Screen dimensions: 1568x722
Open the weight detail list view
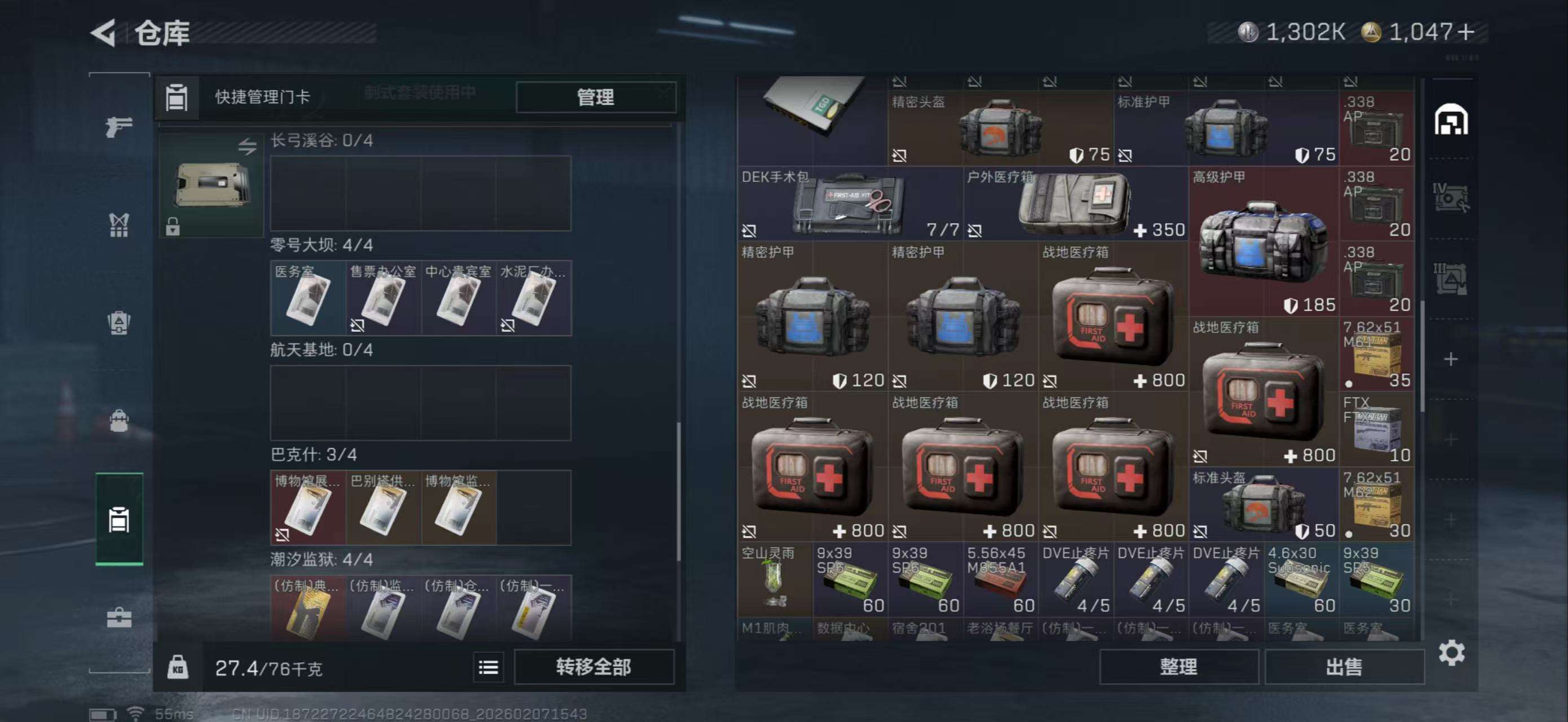pyautogui.click(x=488, y=668)
